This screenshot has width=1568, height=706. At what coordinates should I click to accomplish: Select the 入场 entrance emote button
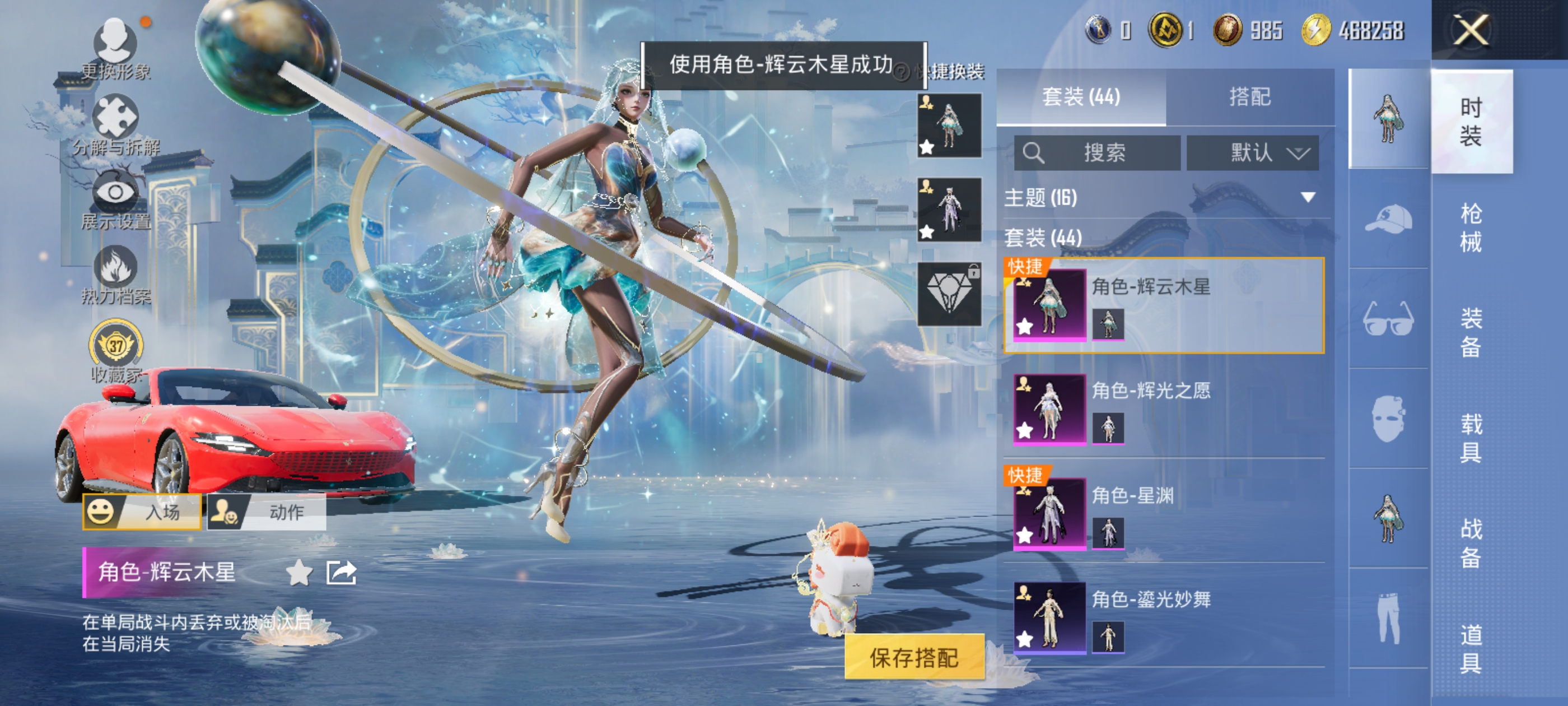click(x=142, y=512)
